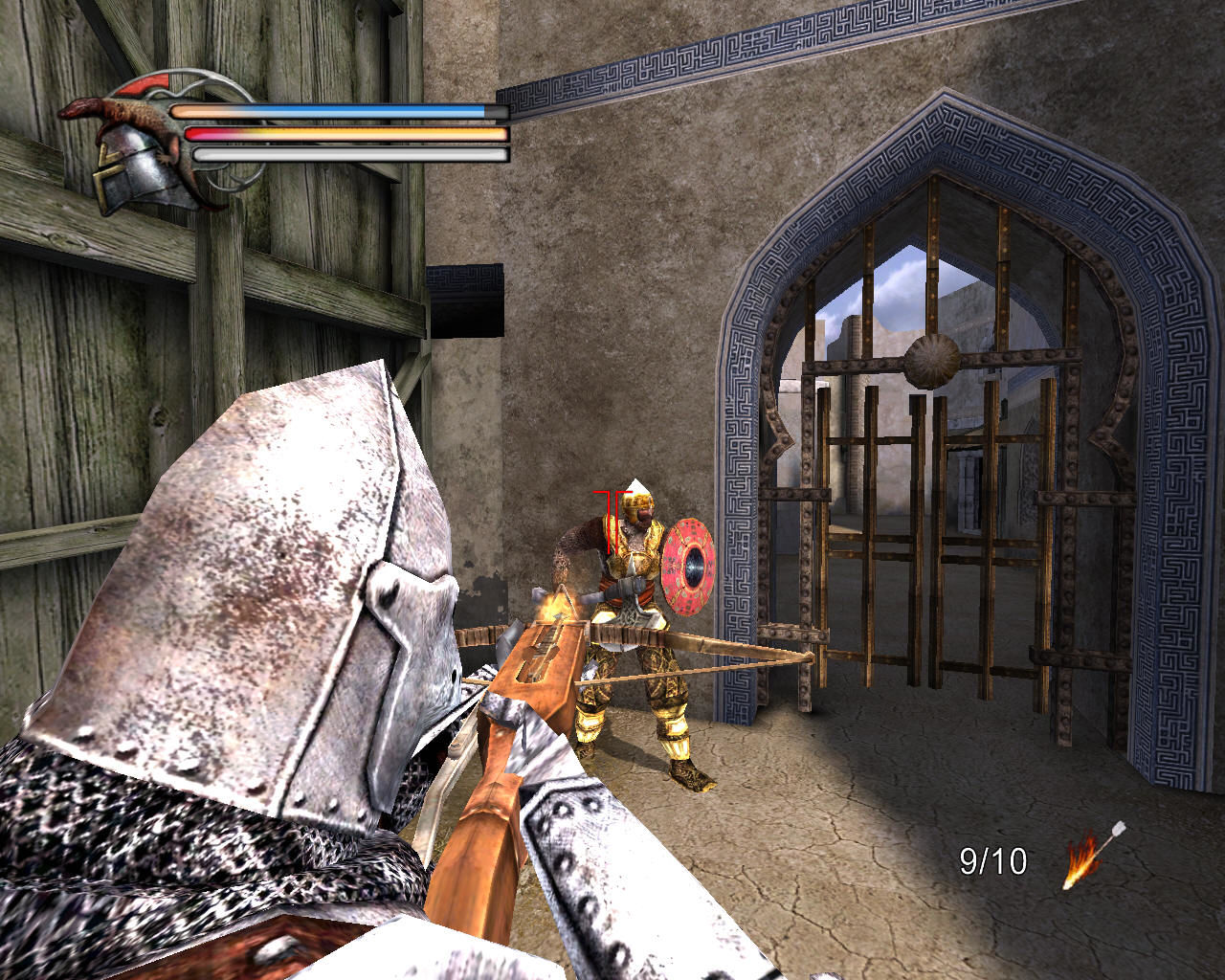Click the 9/10 arrow counter text
This screenshot has height=980, width=1225.
tap(991, 862)
